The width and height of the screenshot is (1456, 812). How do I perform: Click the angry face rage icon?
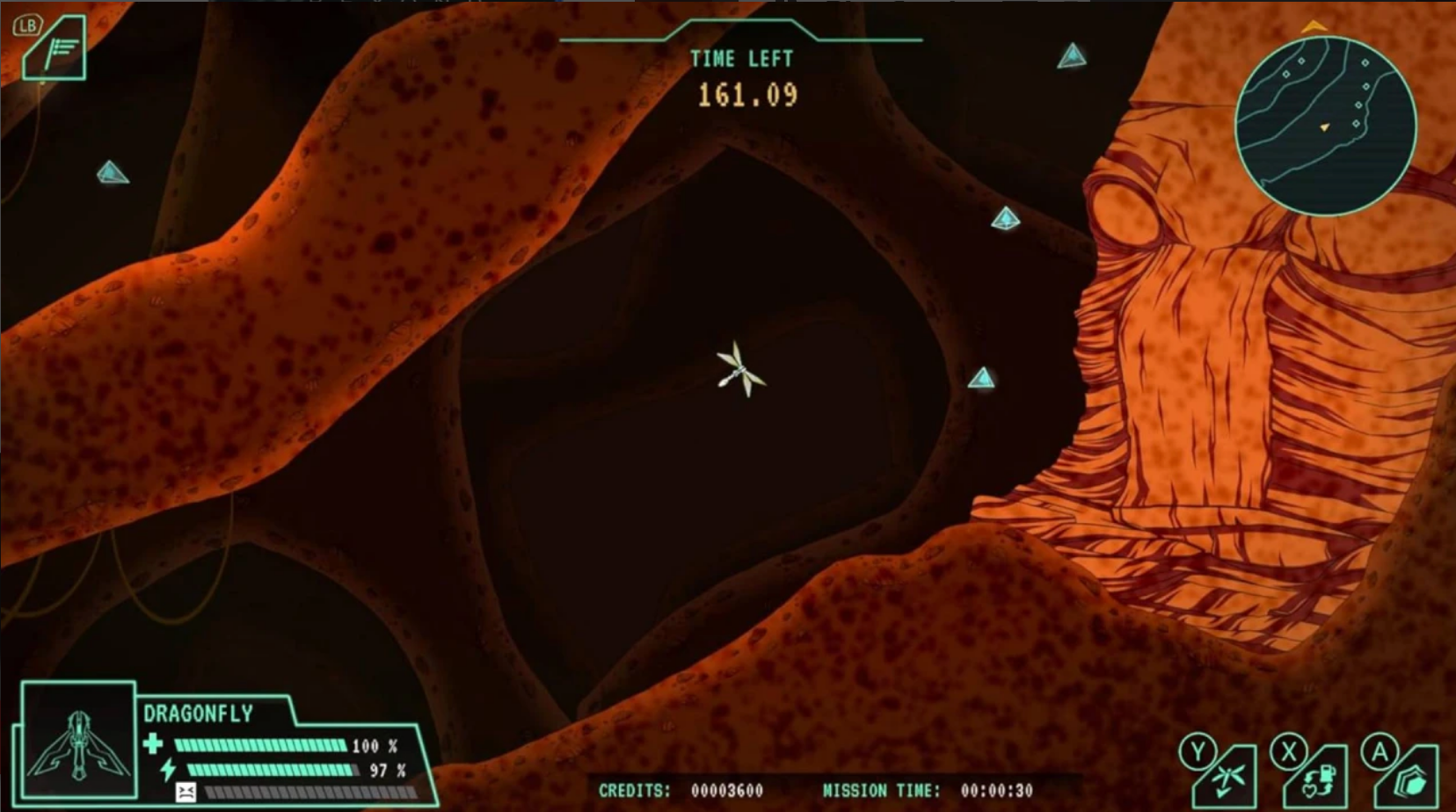click(x=186, y=793)
